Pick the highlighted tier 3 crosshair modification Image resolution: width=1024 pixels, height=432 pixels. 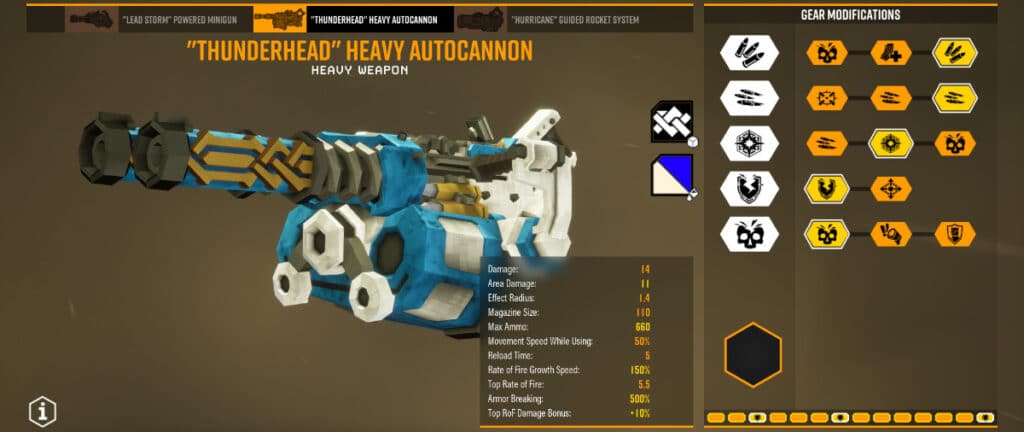click(x=891, y=143)
